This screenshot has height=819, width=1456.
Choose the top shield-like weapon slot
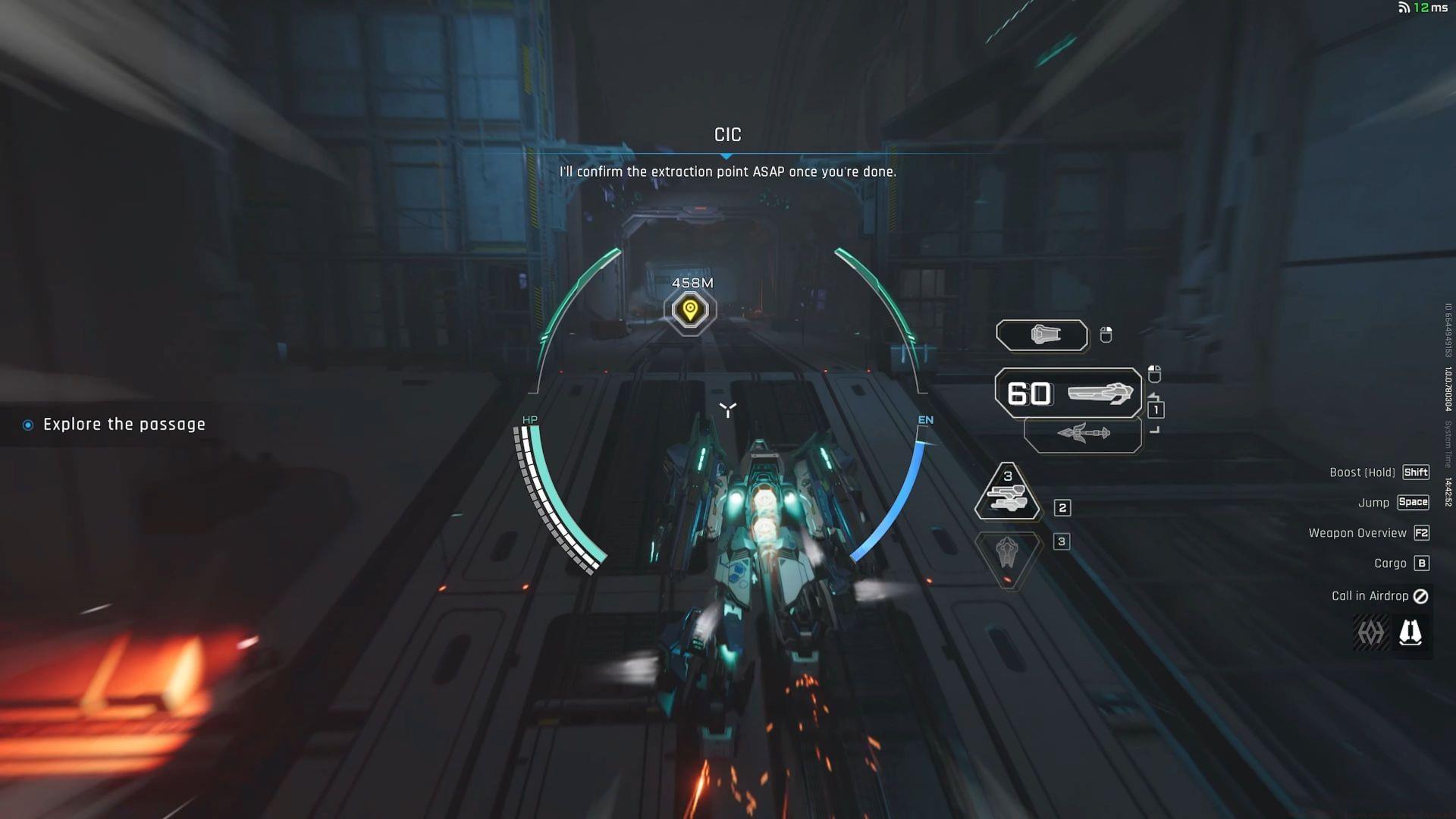[x=1042, y=335]
